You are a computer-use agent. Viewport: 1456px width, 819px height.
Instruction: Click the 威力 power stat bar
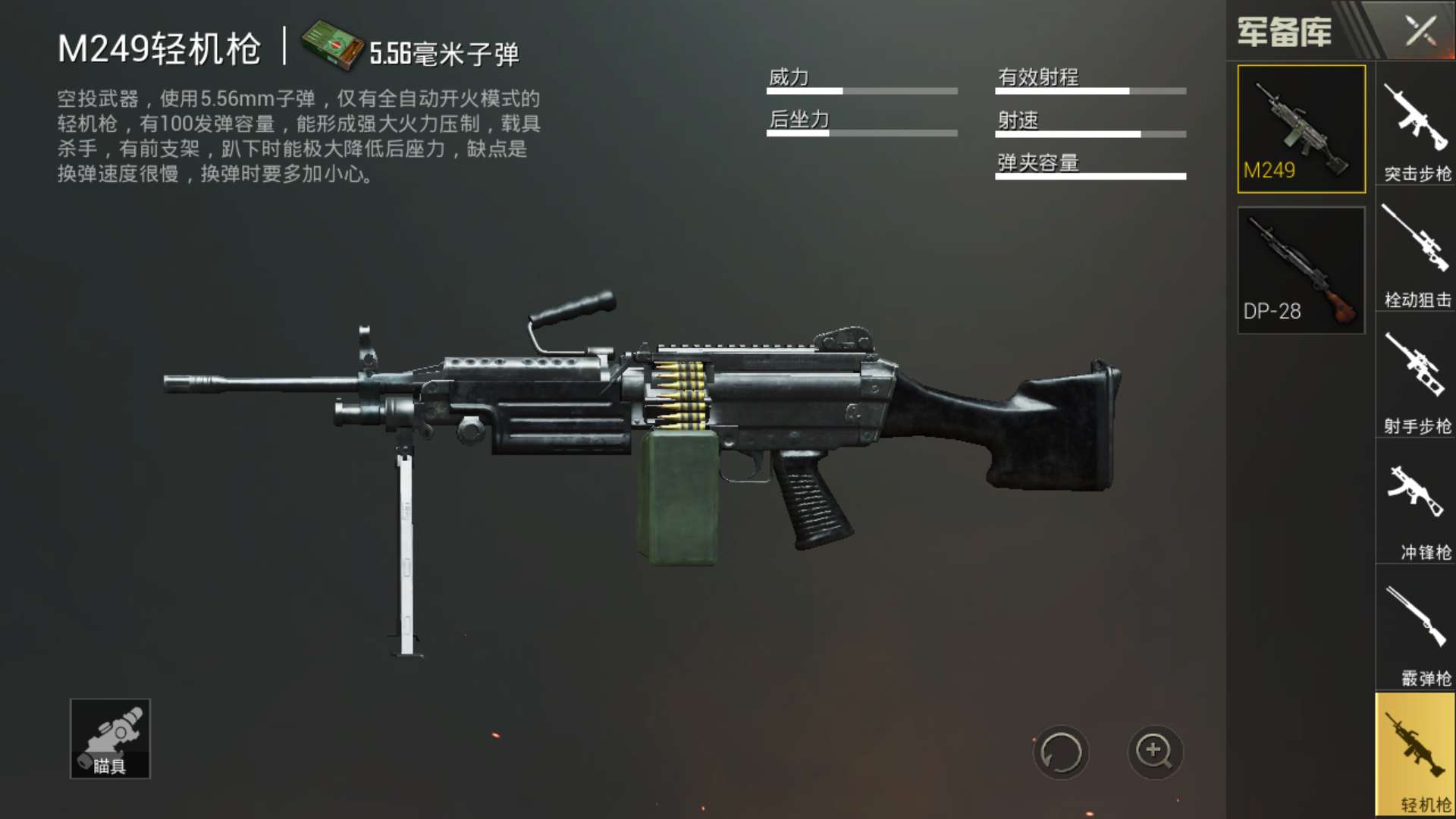pyautogui.click(x=861, y=89)
